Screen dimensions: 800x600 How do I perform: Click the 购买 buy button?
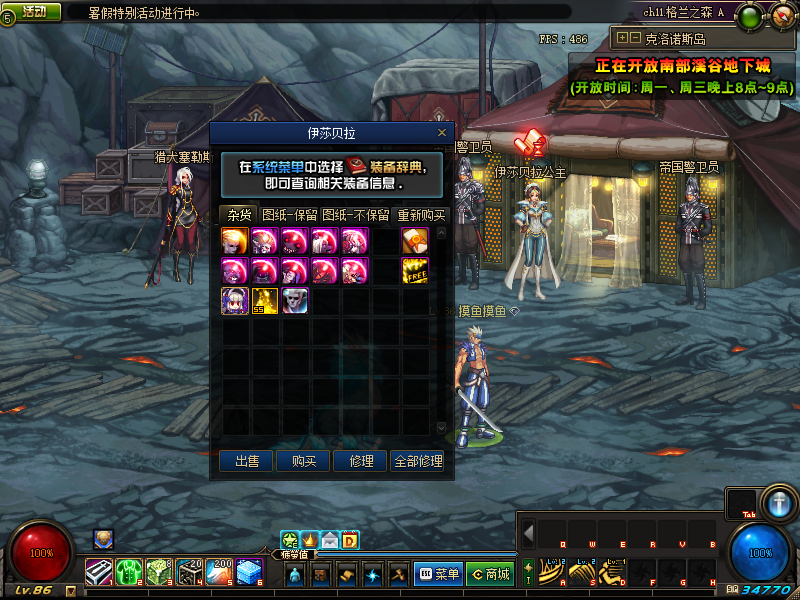point(304,461)
